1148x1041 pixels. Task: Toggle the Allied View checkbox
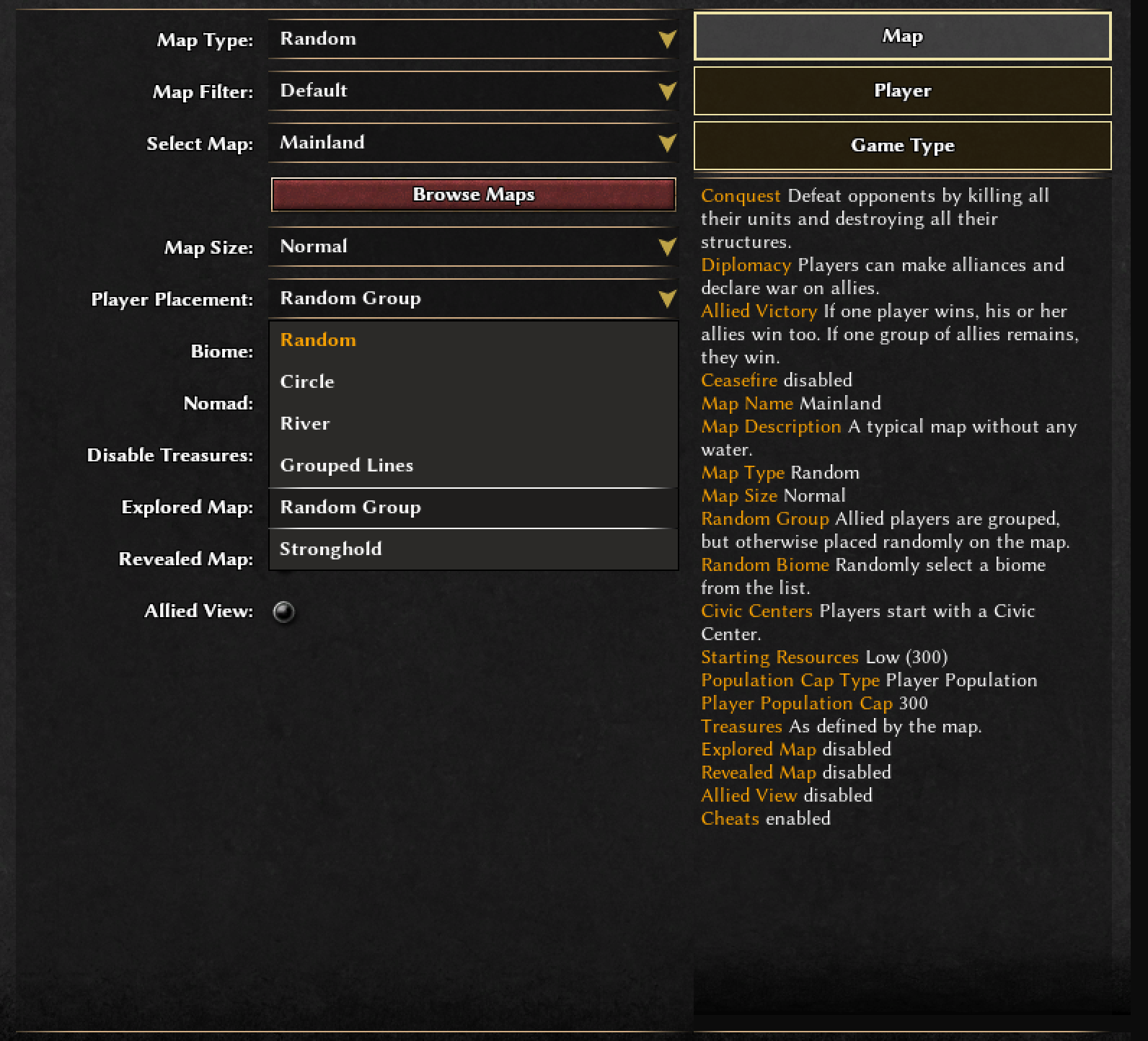[284, 611]
